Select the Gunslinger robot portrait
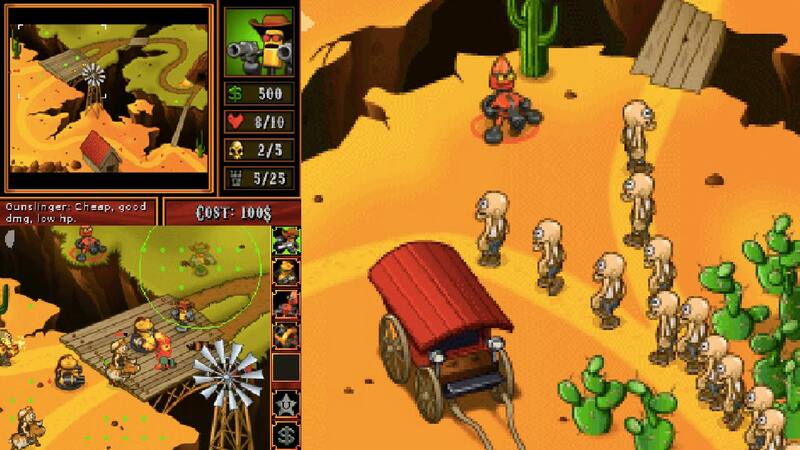 259,43
